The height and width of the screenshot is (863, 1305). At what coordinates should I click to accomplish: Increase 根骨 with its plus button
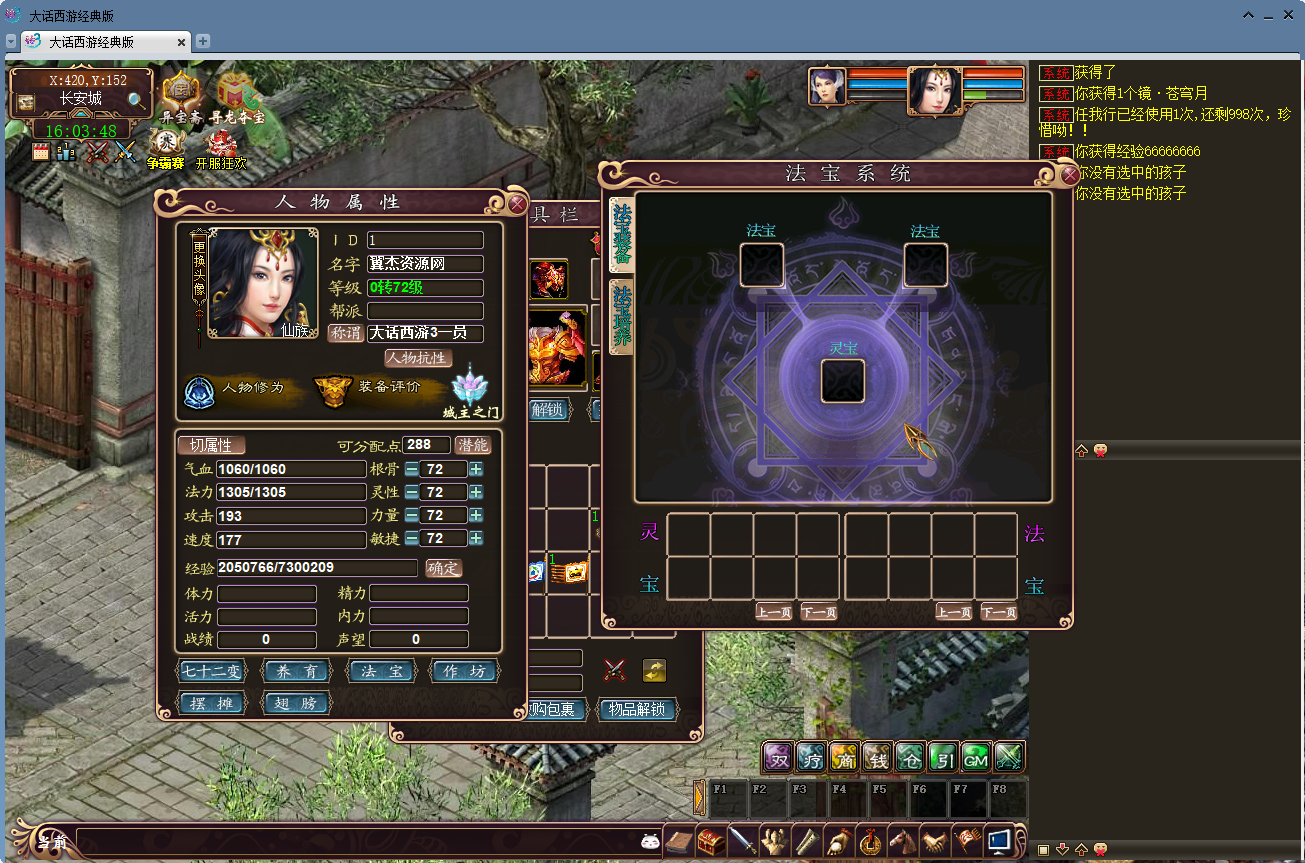476,469
